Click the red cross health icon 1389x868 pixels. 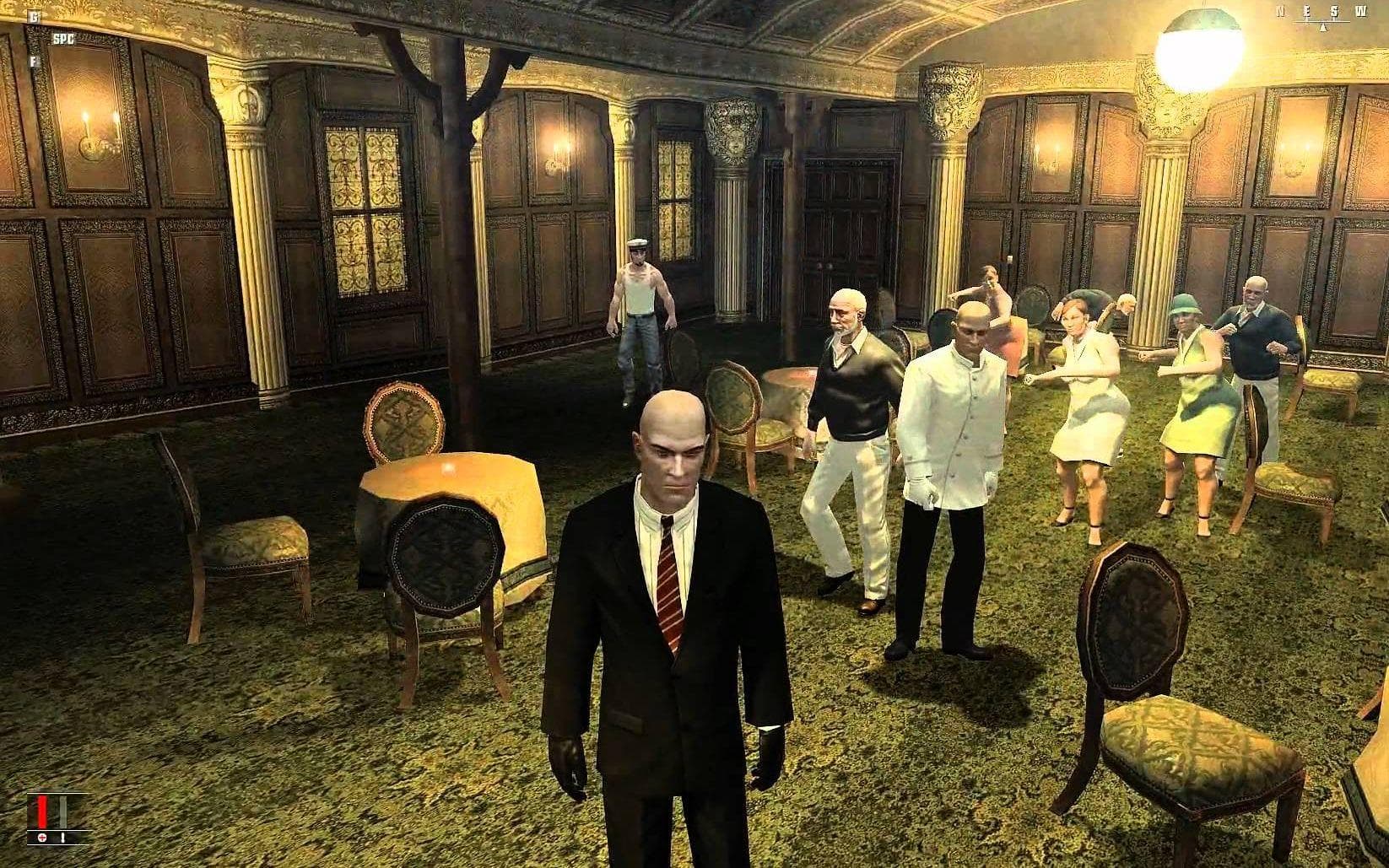(x=42, y=838)
